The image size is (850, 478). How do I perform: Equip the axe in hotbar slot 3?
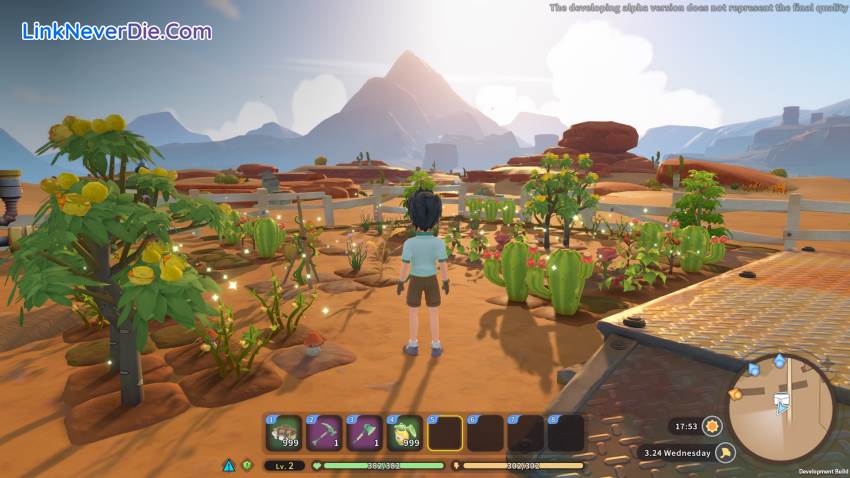[364, 433]
